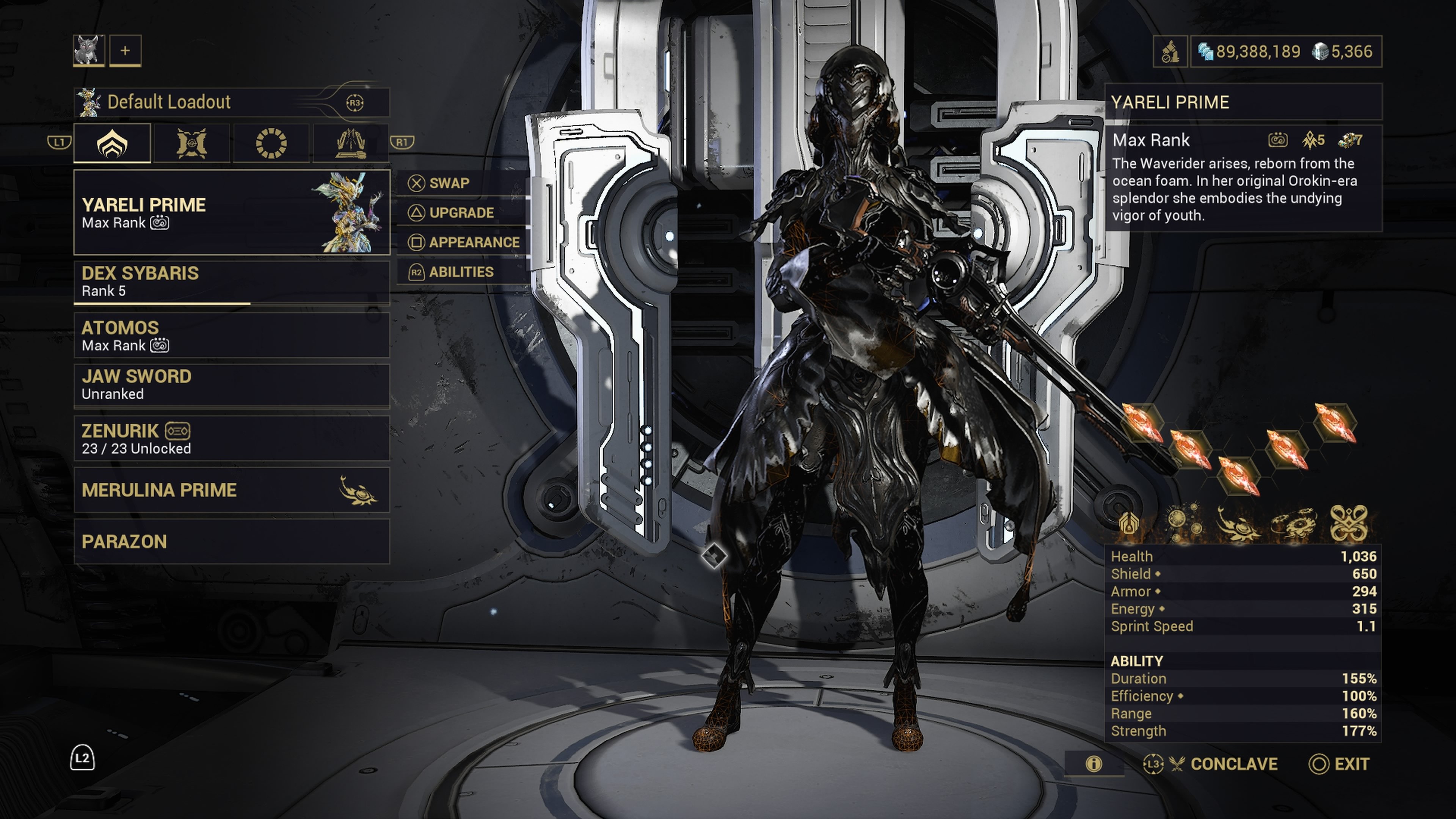Screen dimensions: 1456x819
Task: Switch to the companion loadout tab
Action: pyautogui.click(x=191, y=143)
